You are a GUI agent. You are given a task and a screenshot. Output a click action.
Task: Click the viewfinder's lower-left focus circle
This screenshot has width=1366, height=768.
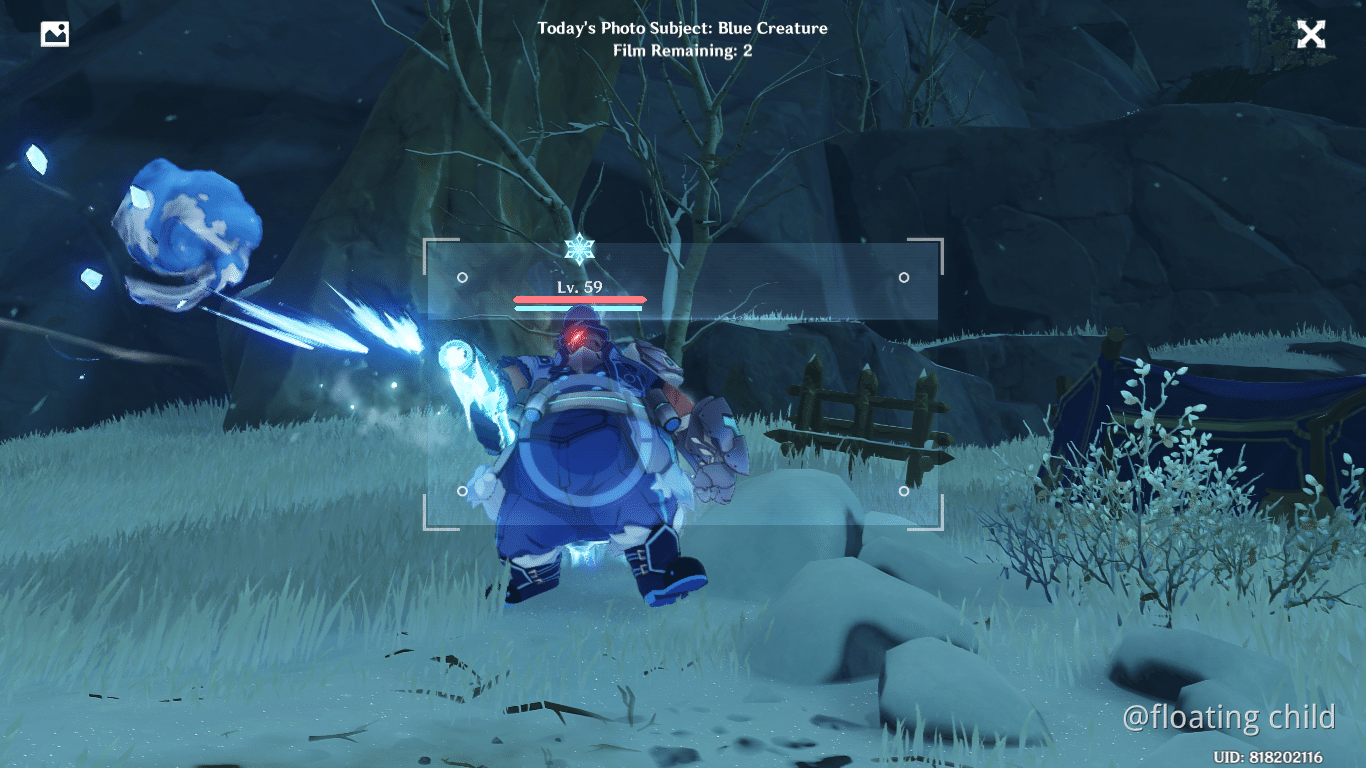click(461, 491)
